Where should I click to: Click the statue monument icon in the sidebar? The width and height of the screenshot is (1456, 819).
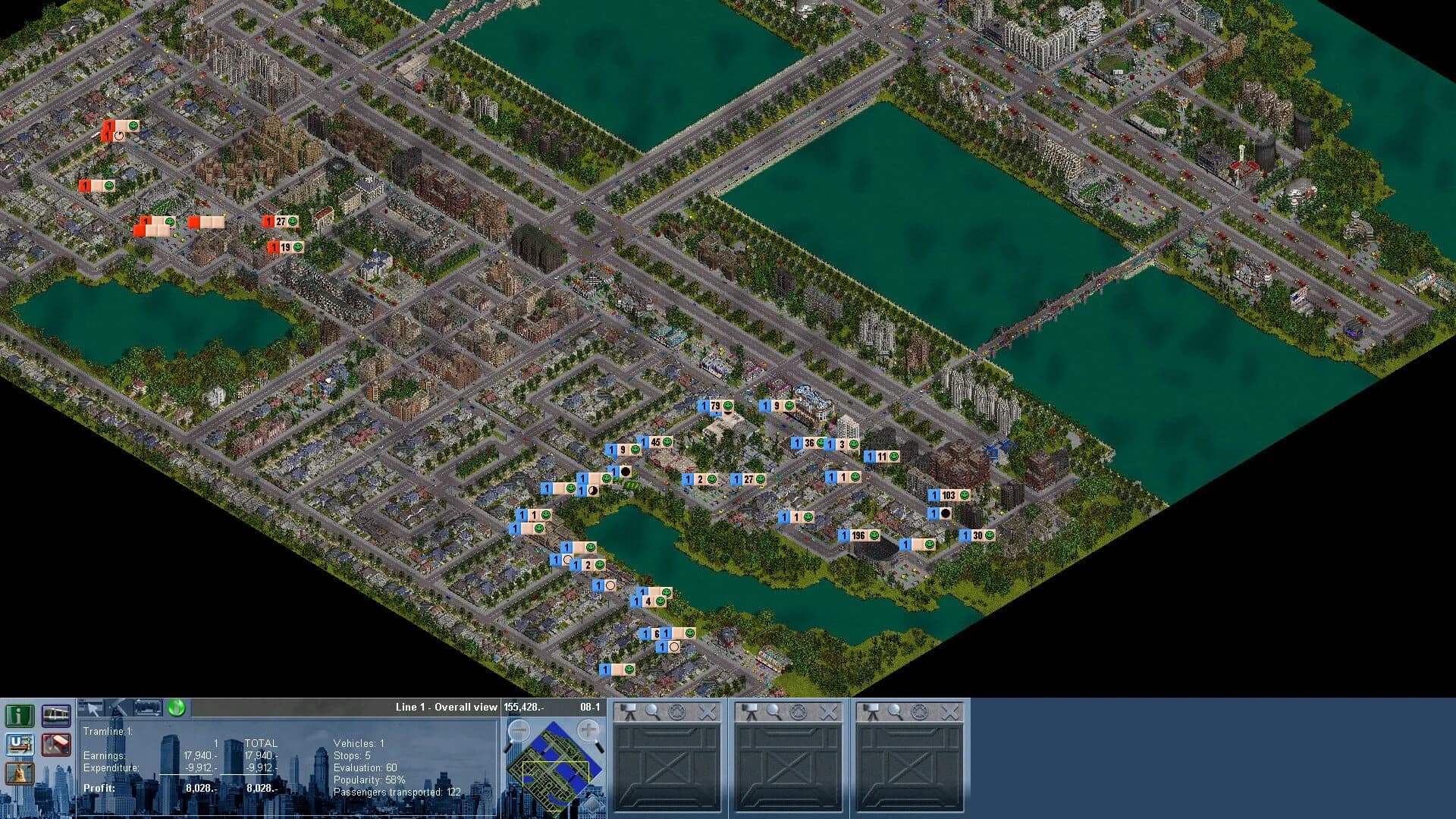pyautogui.click(x=19, y=773)
